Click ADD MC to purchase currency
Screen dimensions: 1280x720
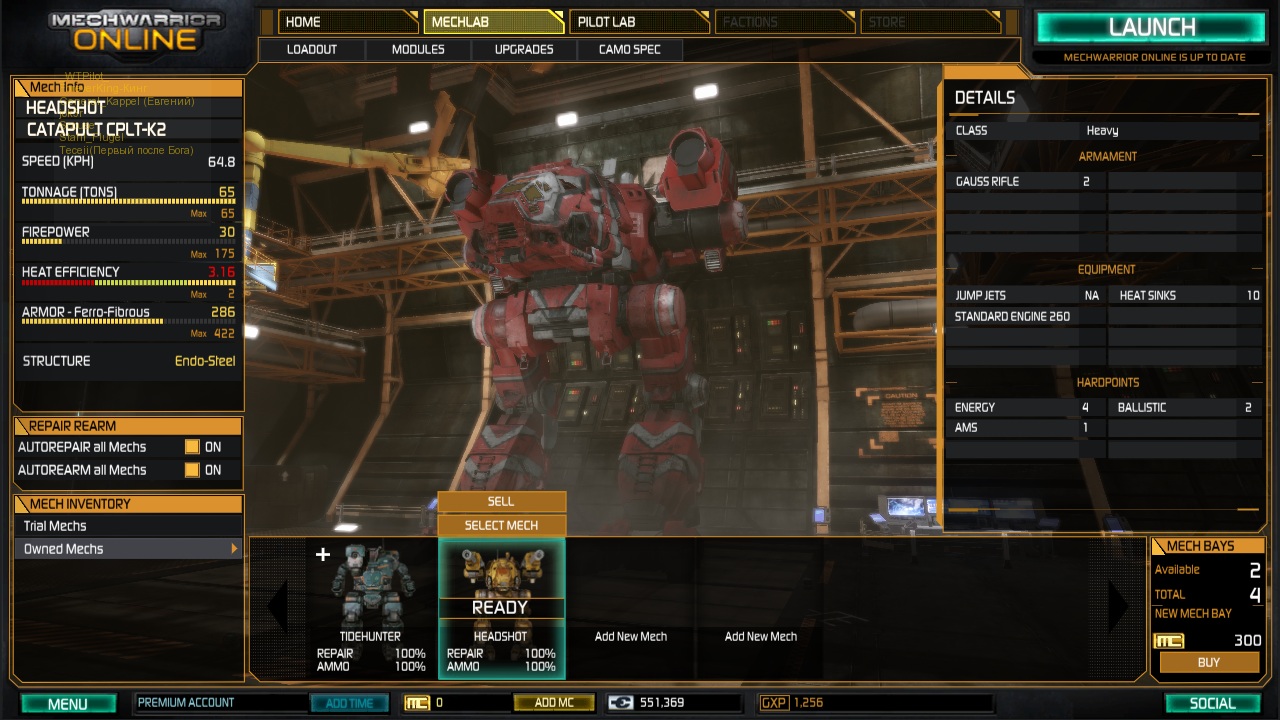tap(554, 703)
